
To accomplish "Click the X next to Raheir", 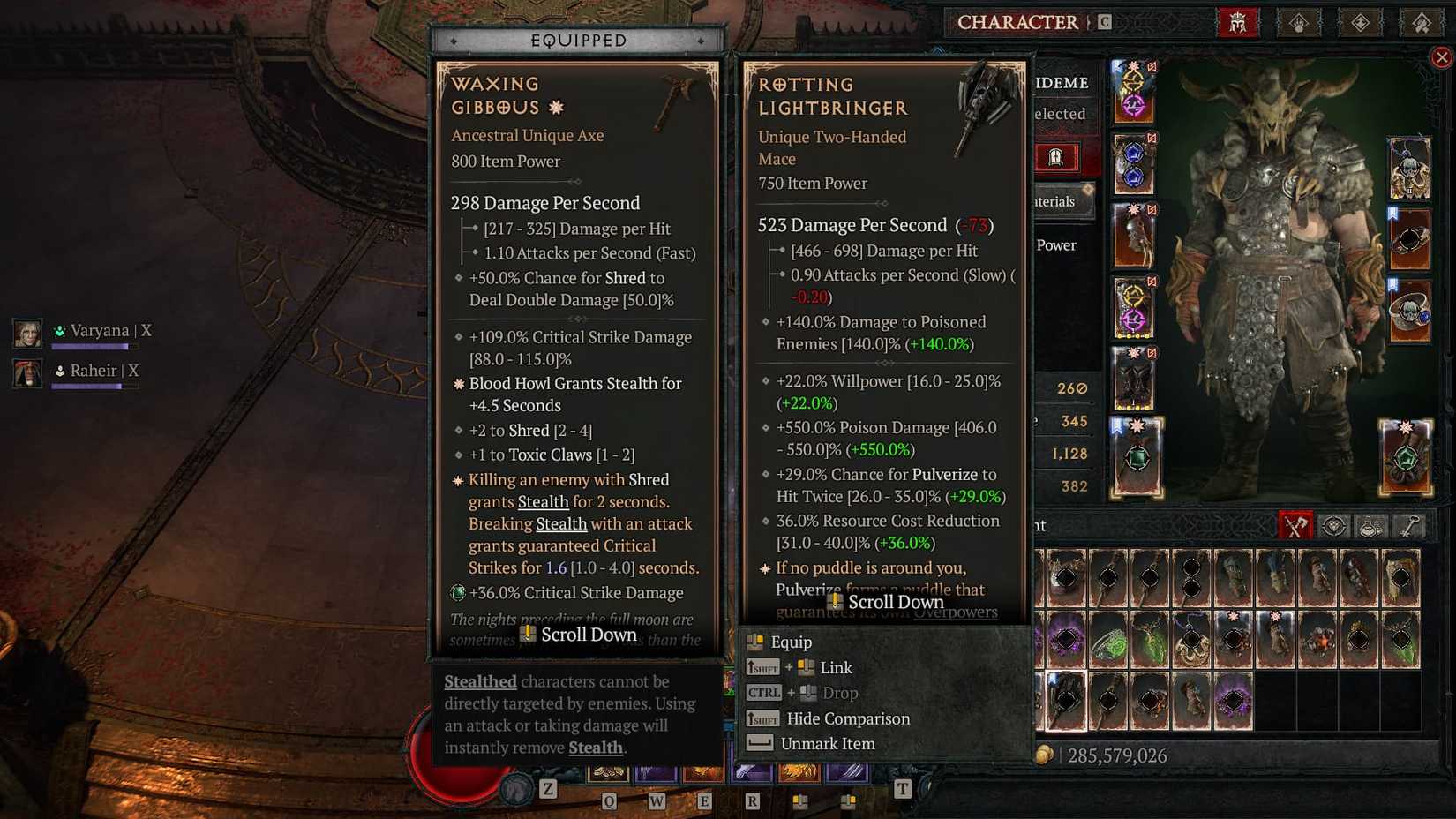I will 132,371.
